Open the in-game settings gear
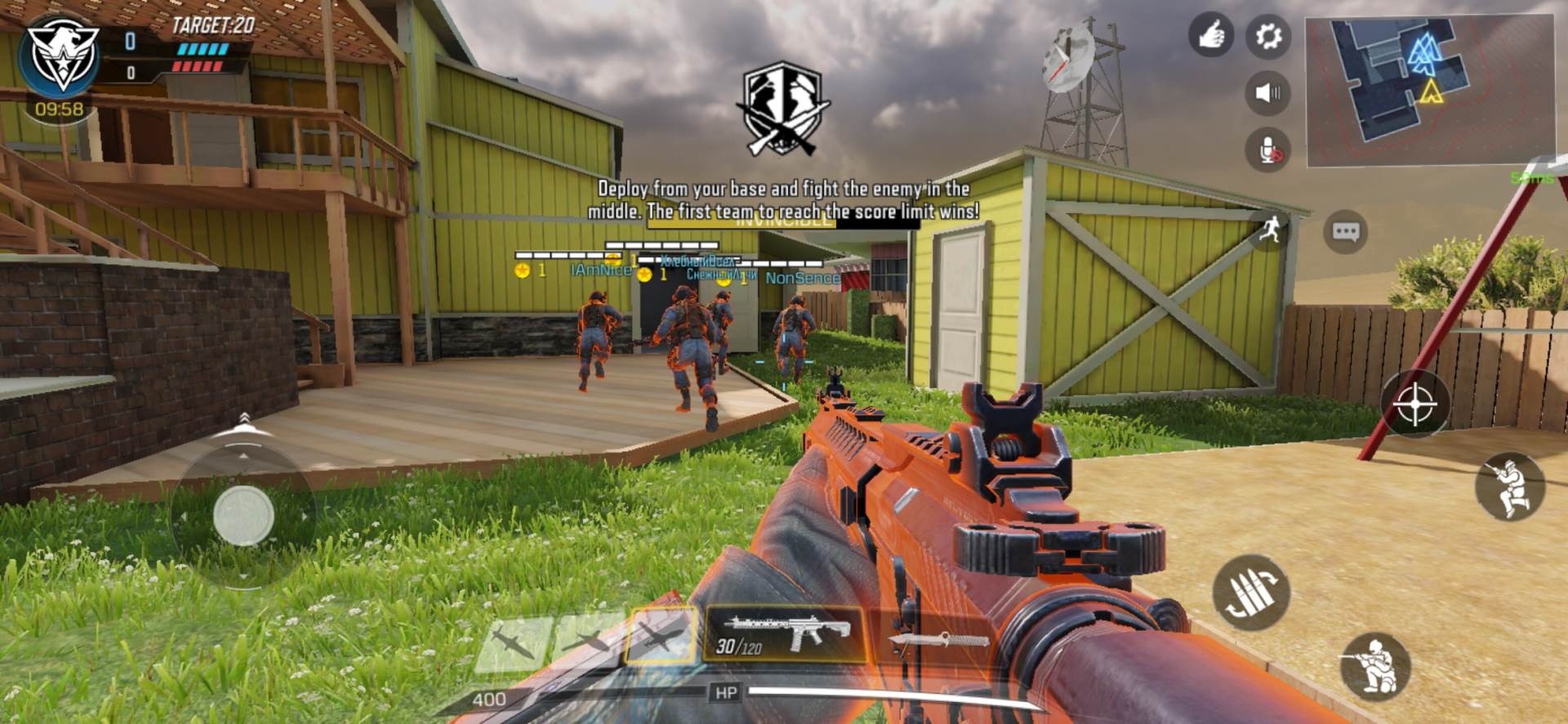Image resolution: width=1568 pixels, height=724 pixels. point(1268,36)
